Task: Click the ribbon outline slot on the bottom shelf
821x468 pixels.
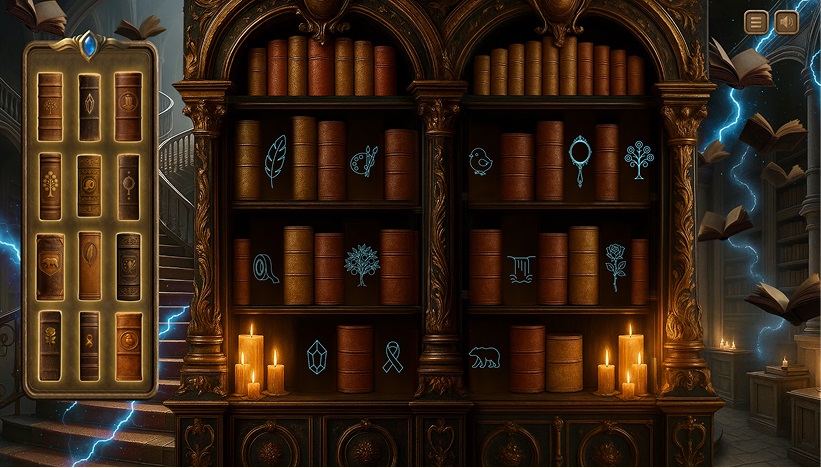Action: tap(393, 357)
